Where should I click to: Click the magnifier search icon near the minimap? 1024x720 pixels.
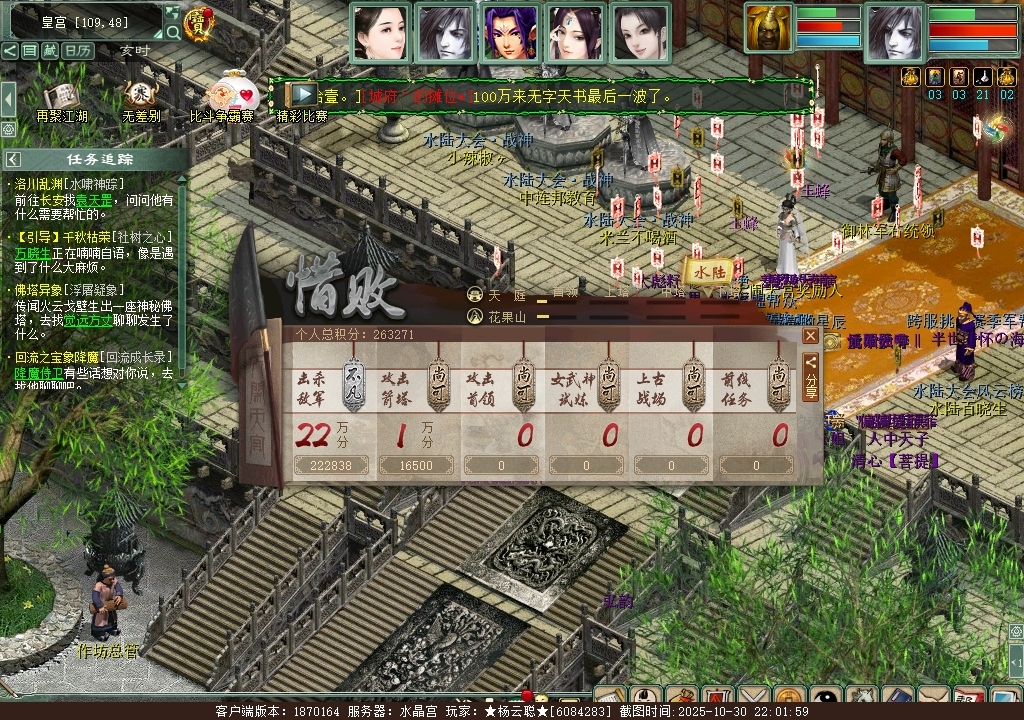[173, 32]
